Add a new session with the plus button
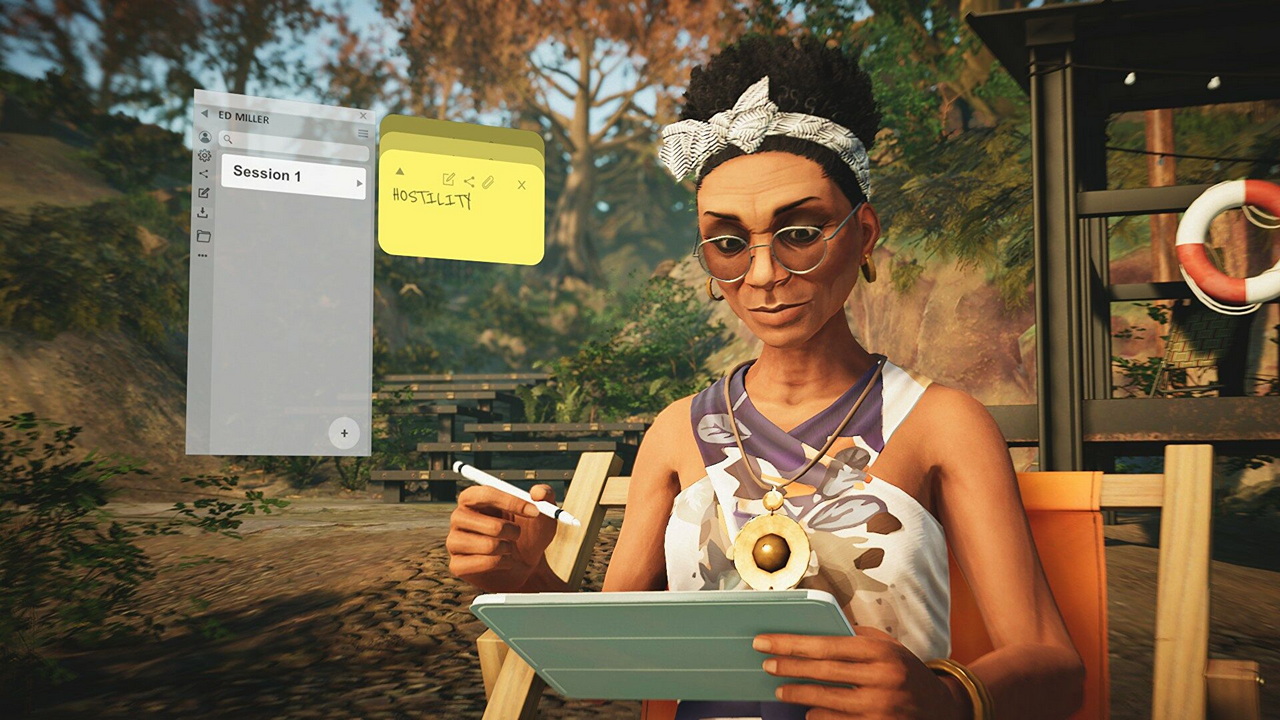Image resolution: width=1280 pixels, height=720 pixels. coord(344,433)
